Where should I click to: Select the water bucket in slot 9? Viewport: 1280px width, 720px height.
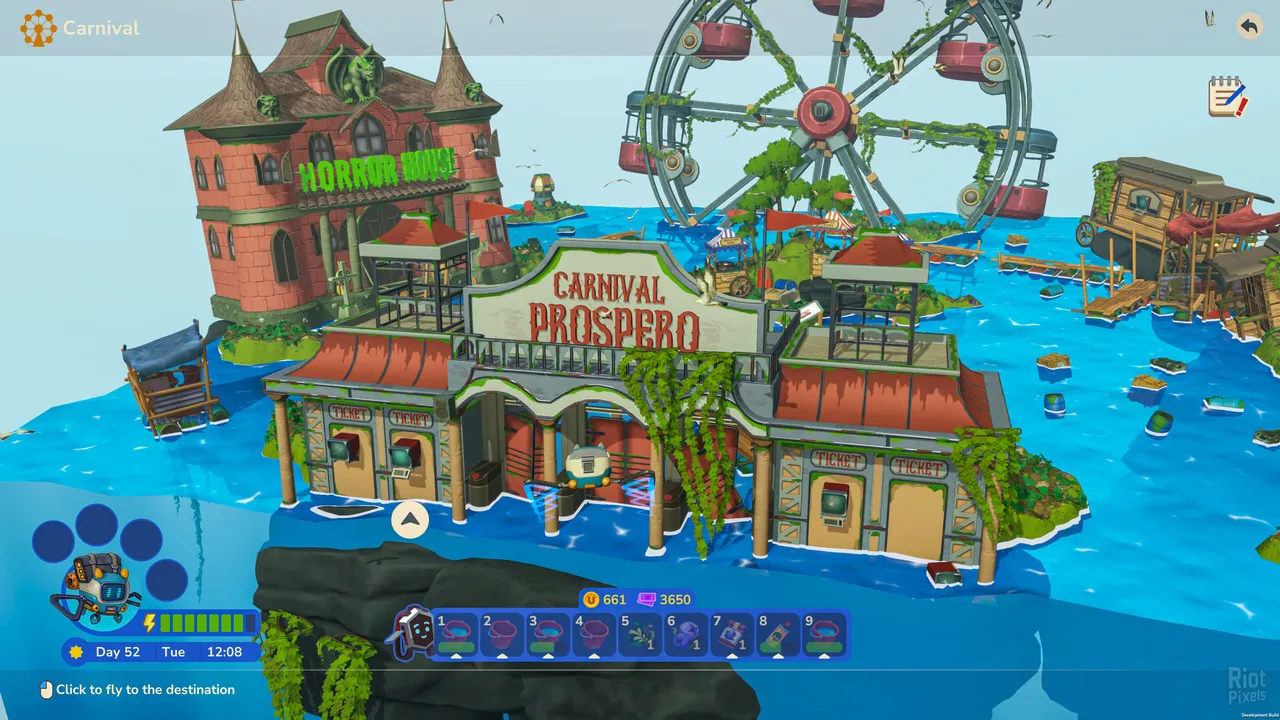pyautogui.click(x=824, y=635)
